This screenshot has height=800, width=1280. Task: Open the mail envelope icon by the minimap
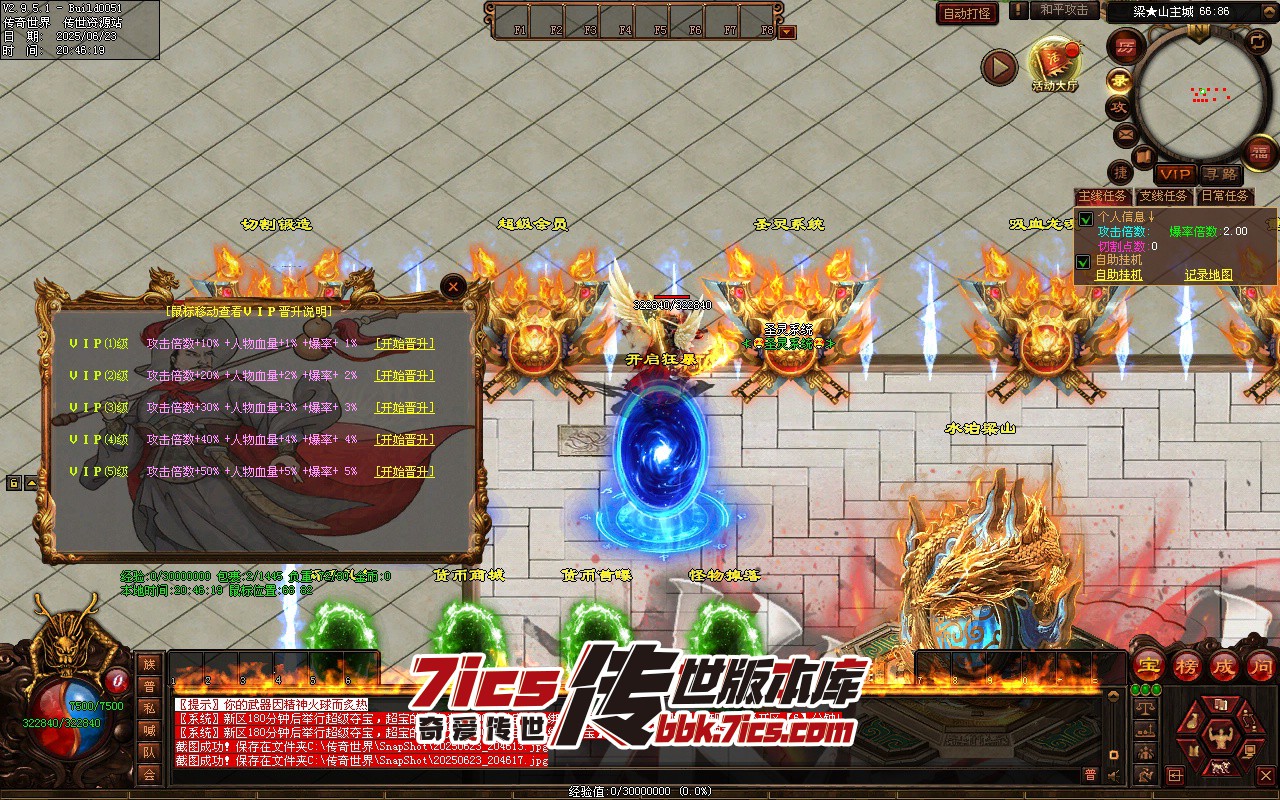(x=1125, y=134)
